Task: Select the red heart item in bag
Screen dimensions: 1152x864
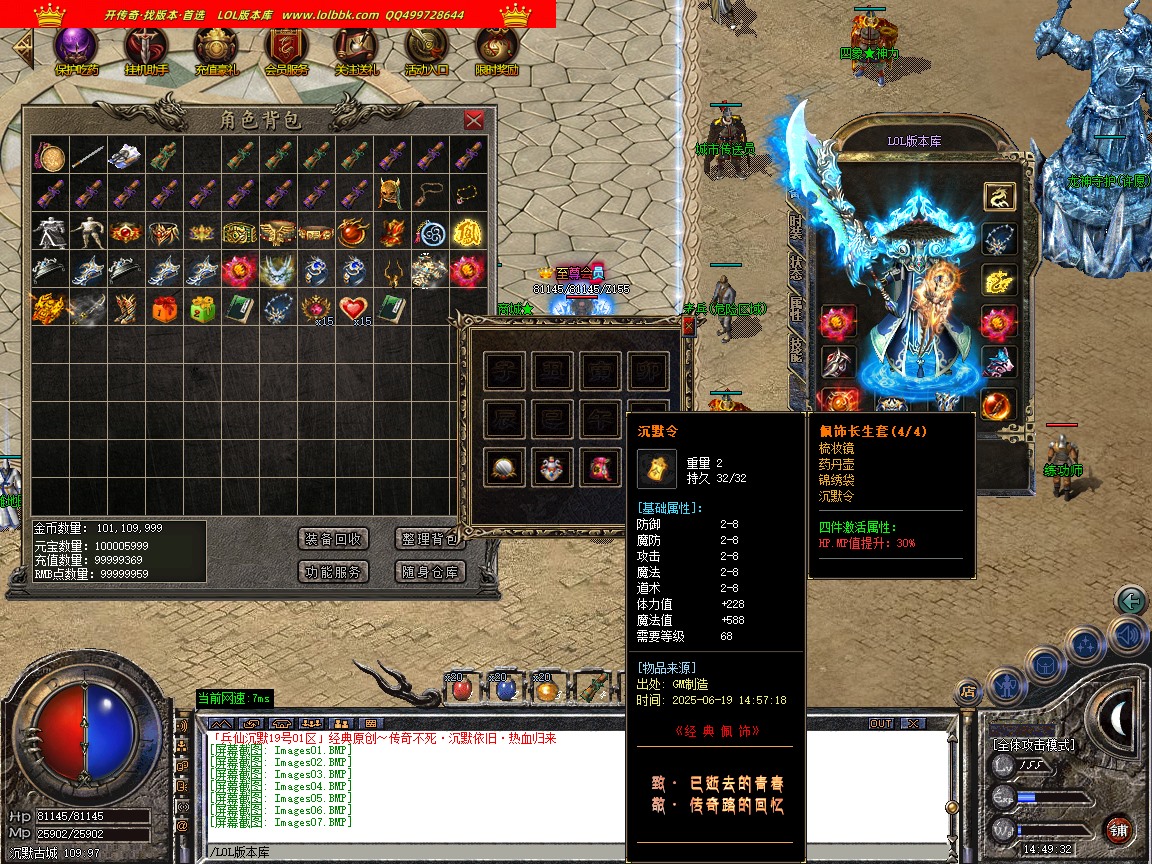Action: click(x=353, y=308)
